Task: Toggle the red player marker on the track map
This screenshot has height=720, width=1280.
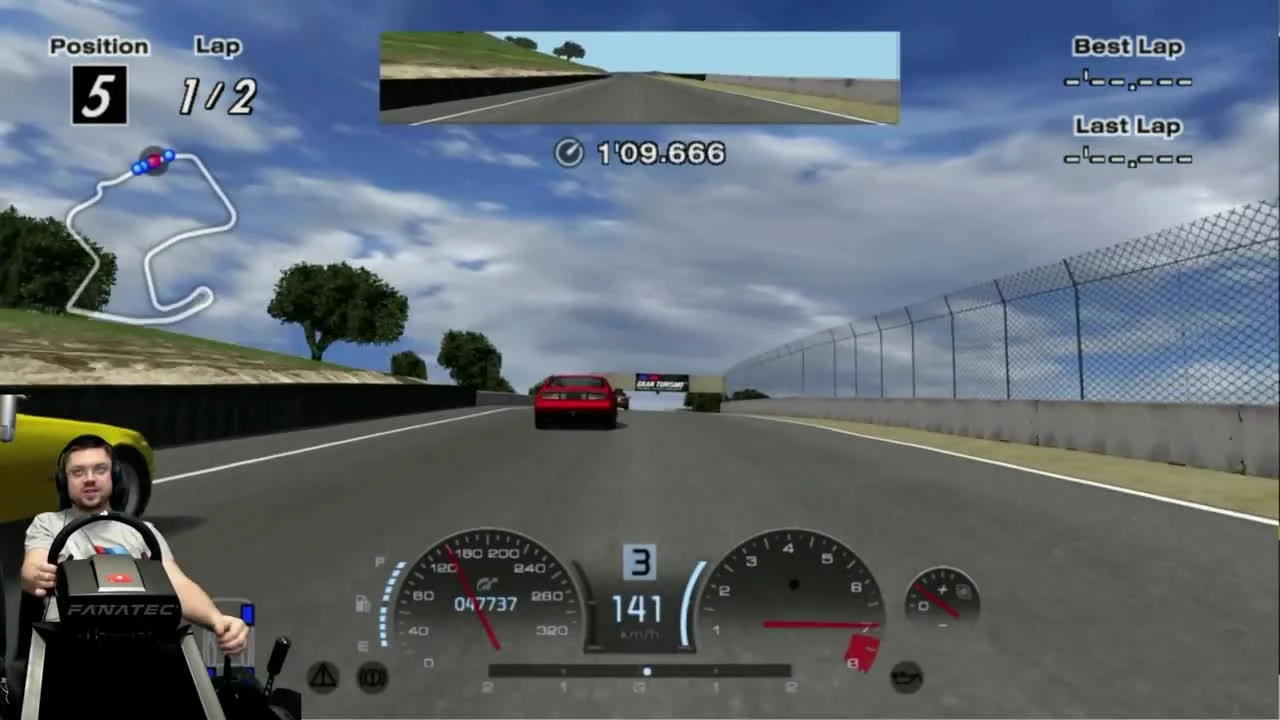Action: [x=153, y=160]
